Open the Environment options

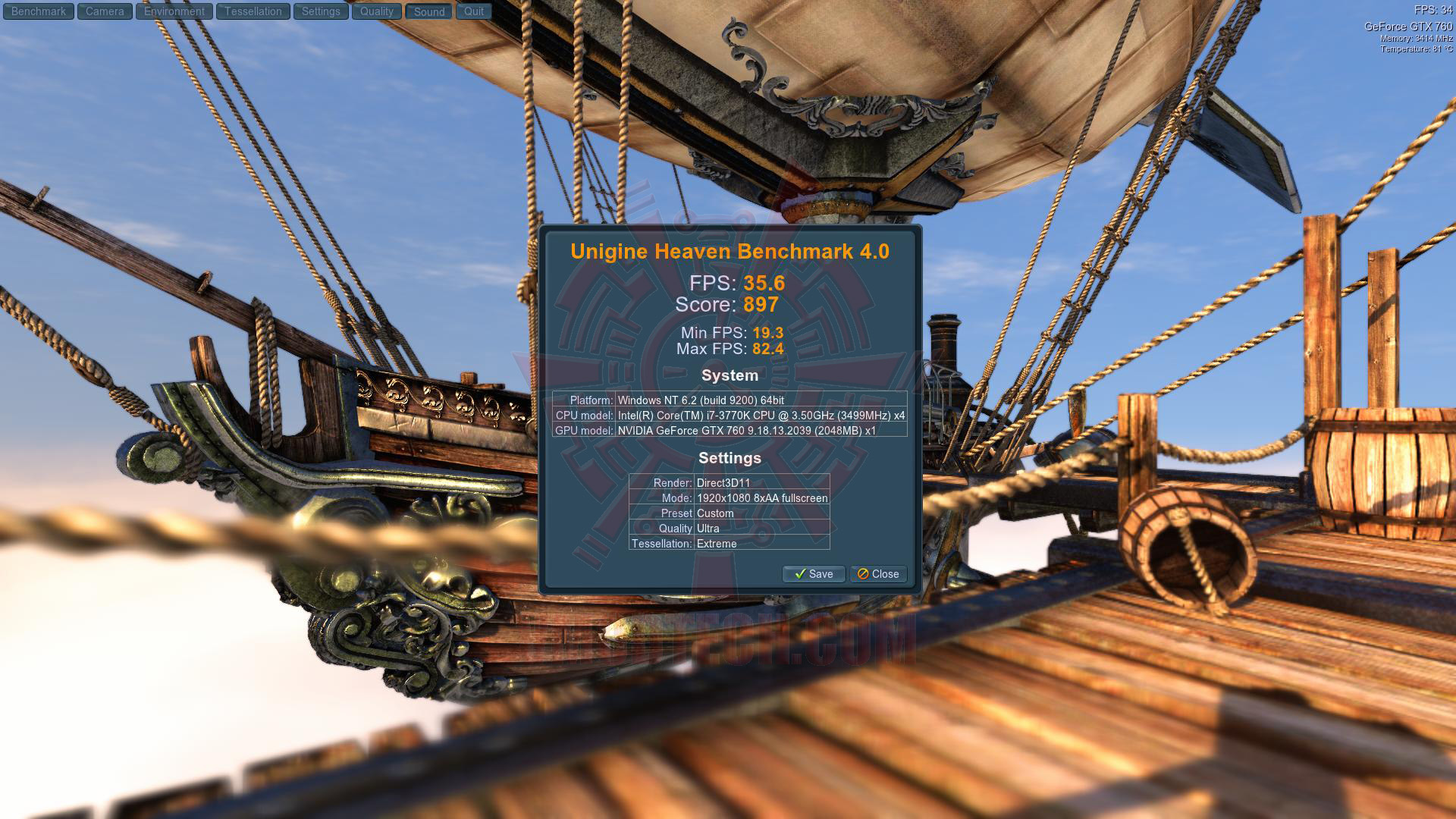coord(174,11)
